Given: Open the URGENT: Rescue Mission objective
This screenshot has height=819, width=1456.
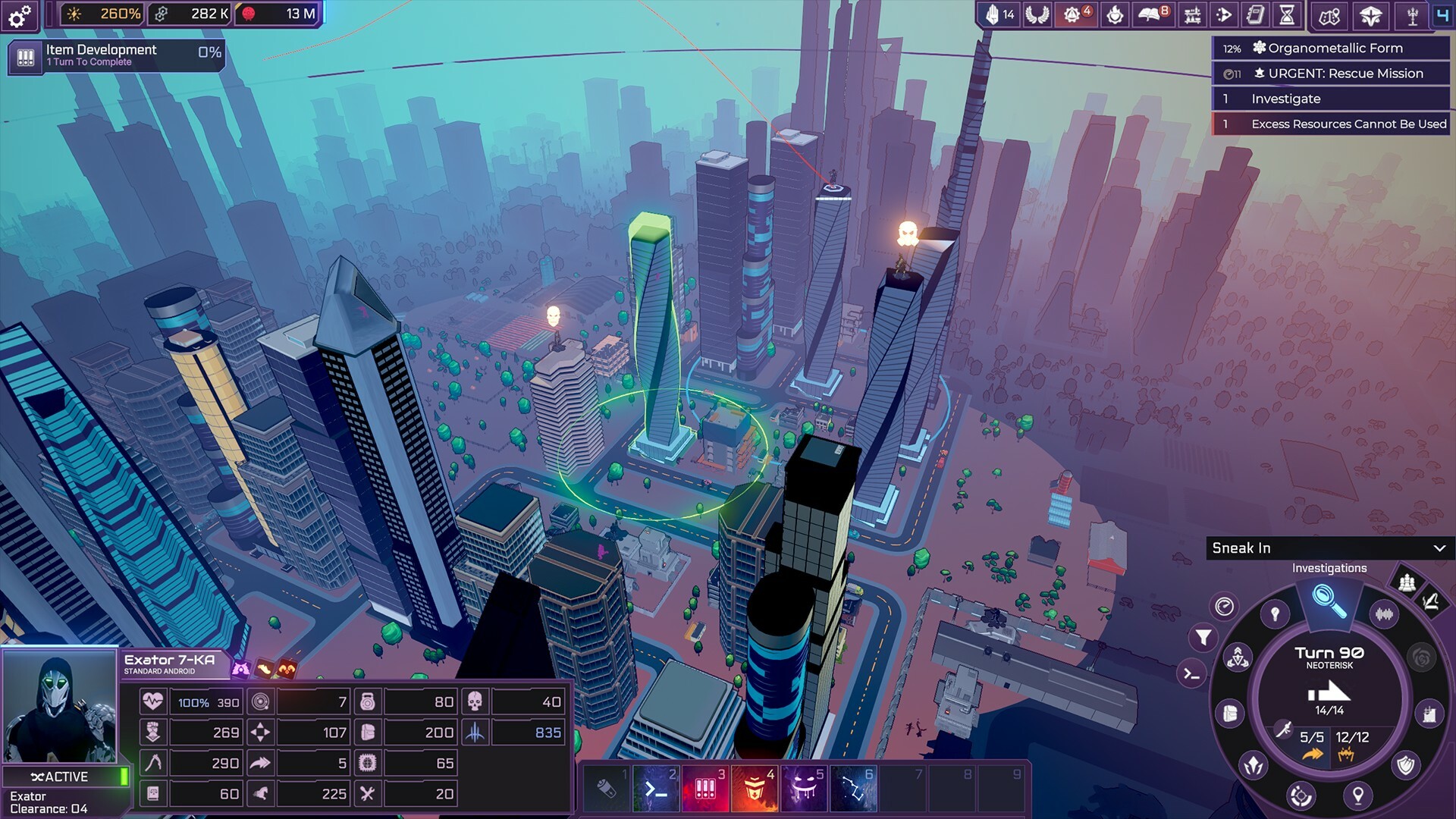Looking at the screenshot, I should coord(1338,74).
